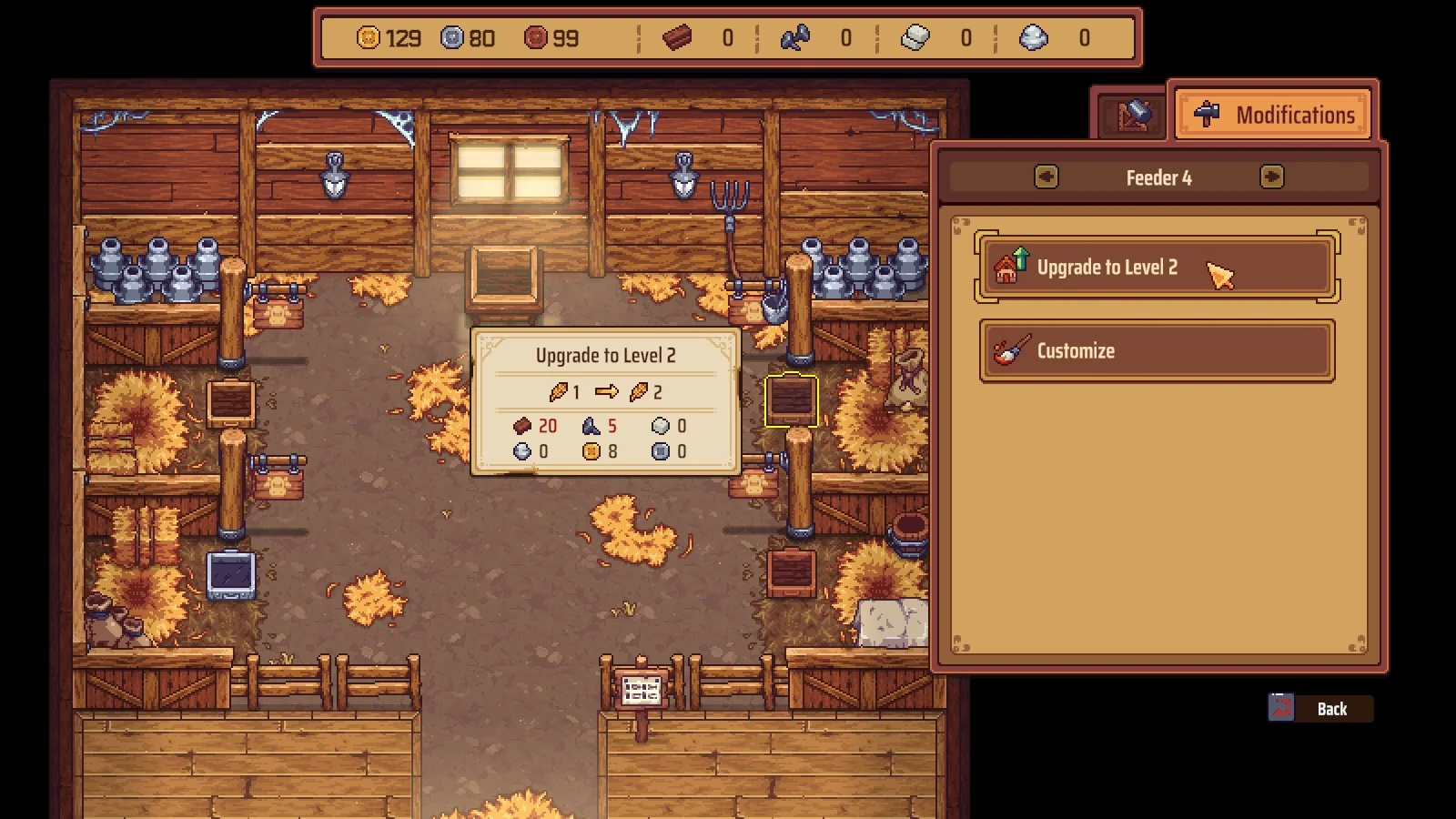Select the build tools tab icon

coord(1132,116)
